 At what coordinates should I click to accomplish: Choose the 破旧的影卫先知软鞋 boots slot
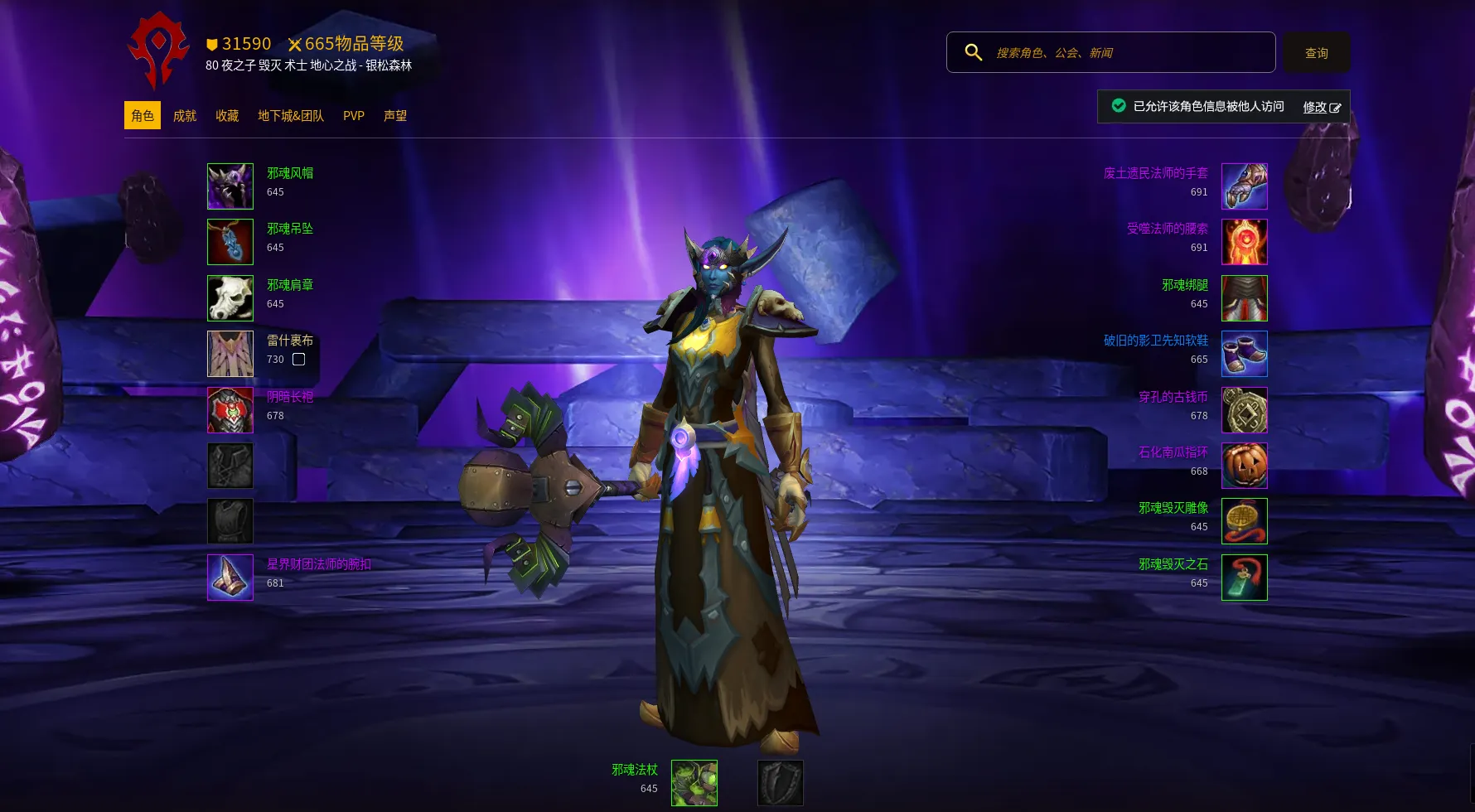pyautogui.click(x=1244, y=354)
